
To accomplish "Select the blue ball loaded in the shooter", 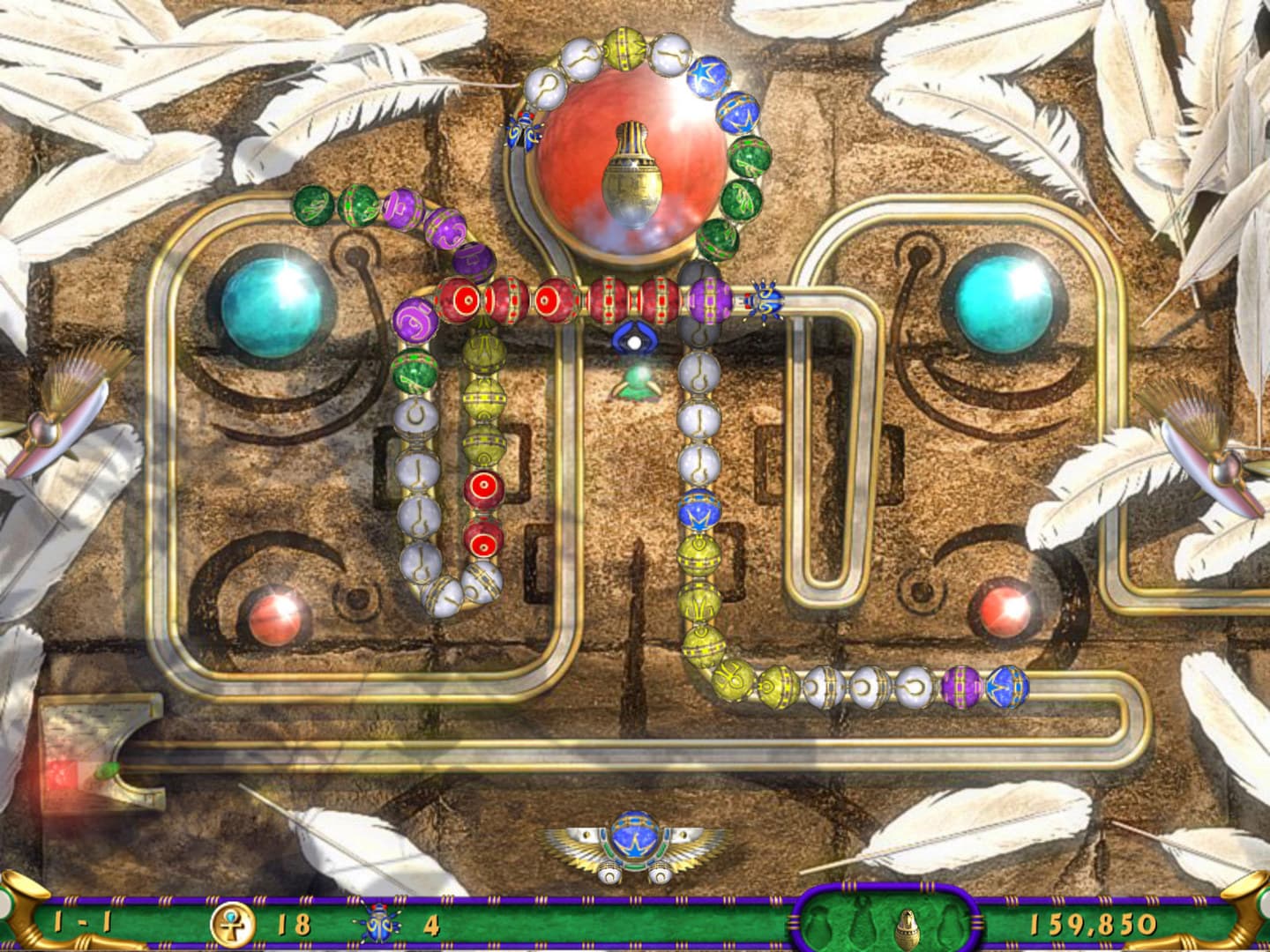I will click(x=637, y=837).
